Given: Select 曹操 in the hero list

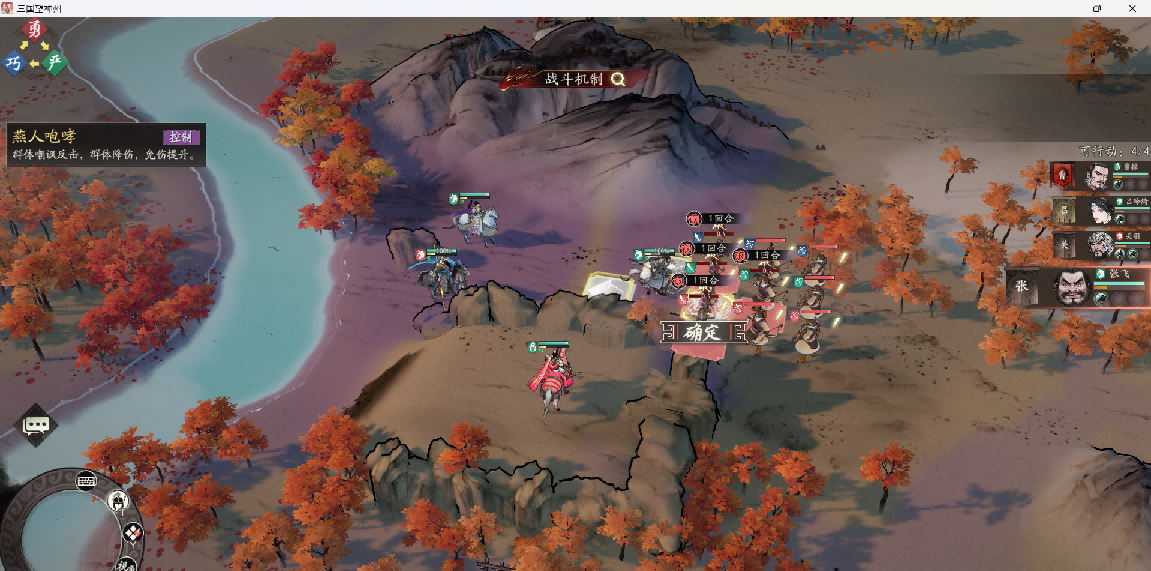Looking at the screenshot, I should [1097, 178].
